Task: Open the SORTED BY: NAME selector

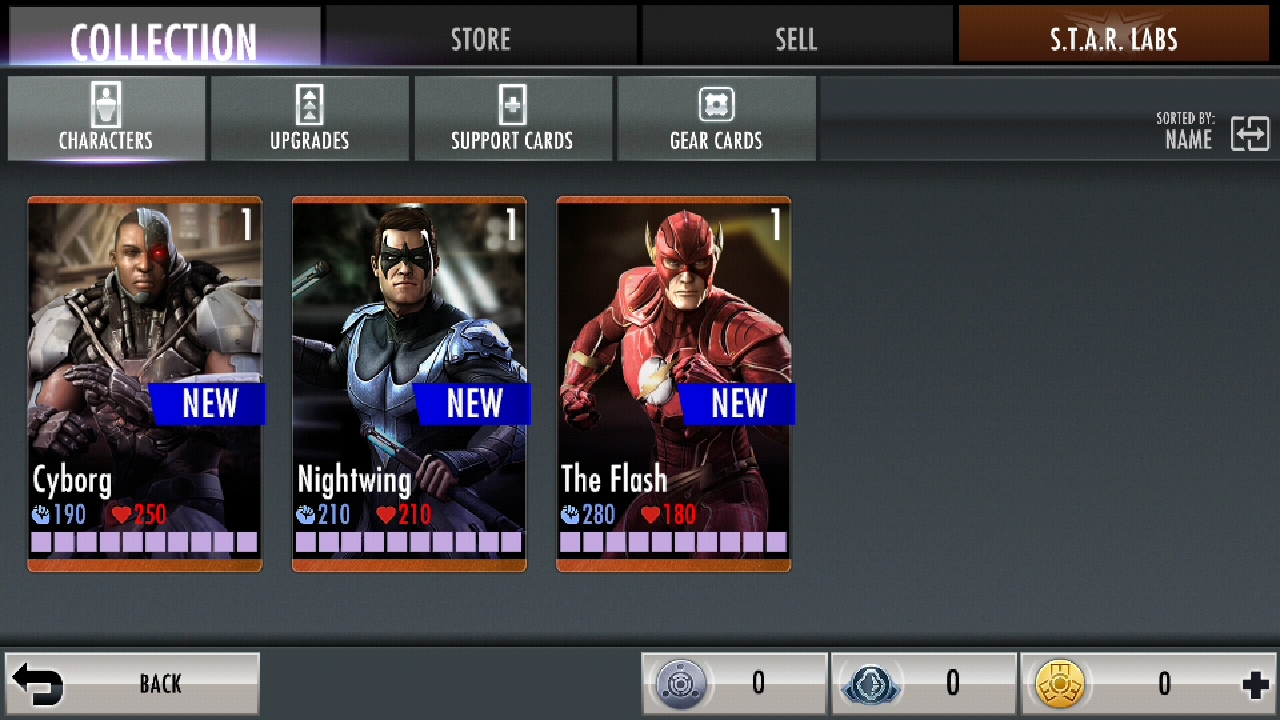Action: tap(1188, 131)
